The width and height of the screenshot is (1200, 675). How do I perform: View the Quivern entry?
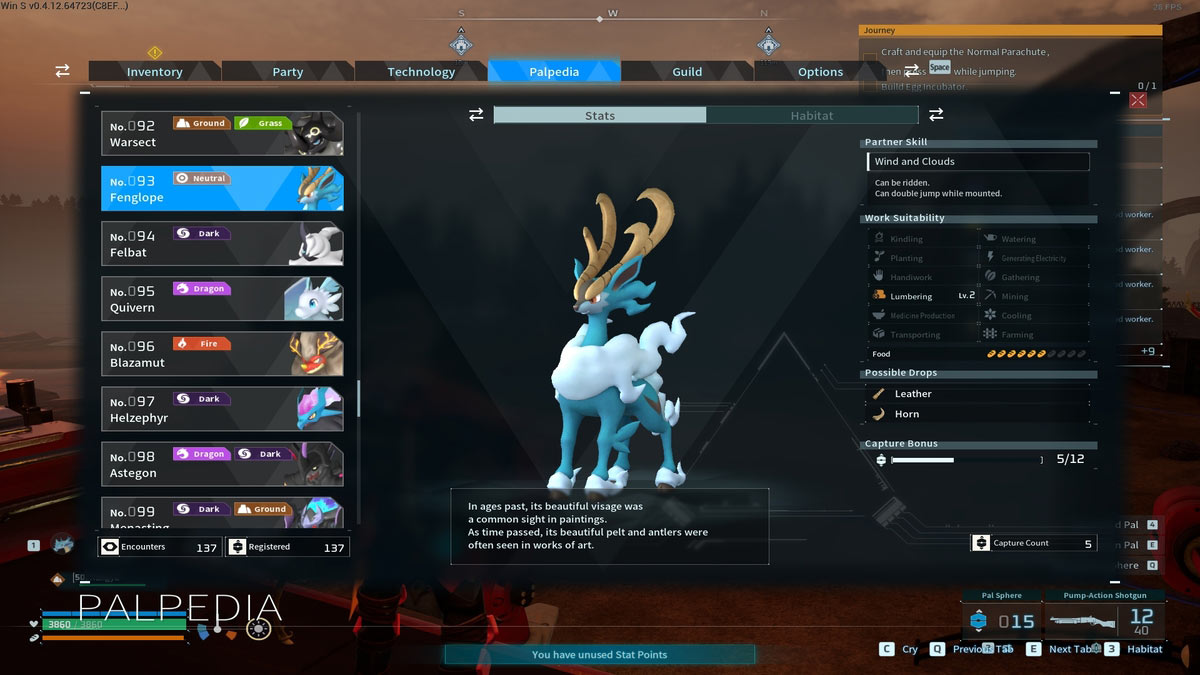pos(222,298)
